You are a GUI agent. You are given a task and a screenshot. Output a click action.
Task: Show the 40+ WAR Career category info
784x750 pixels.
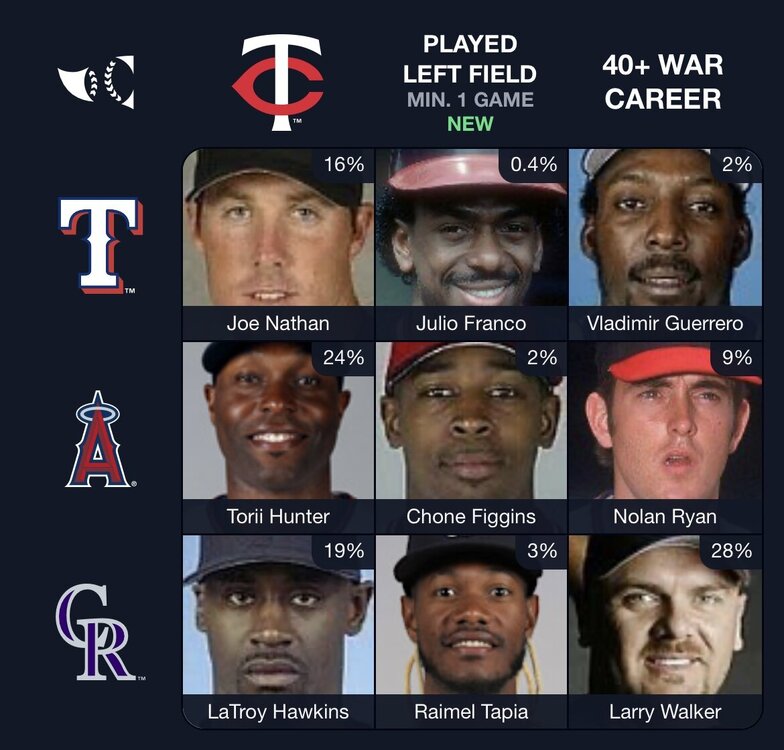click(662, 83)
